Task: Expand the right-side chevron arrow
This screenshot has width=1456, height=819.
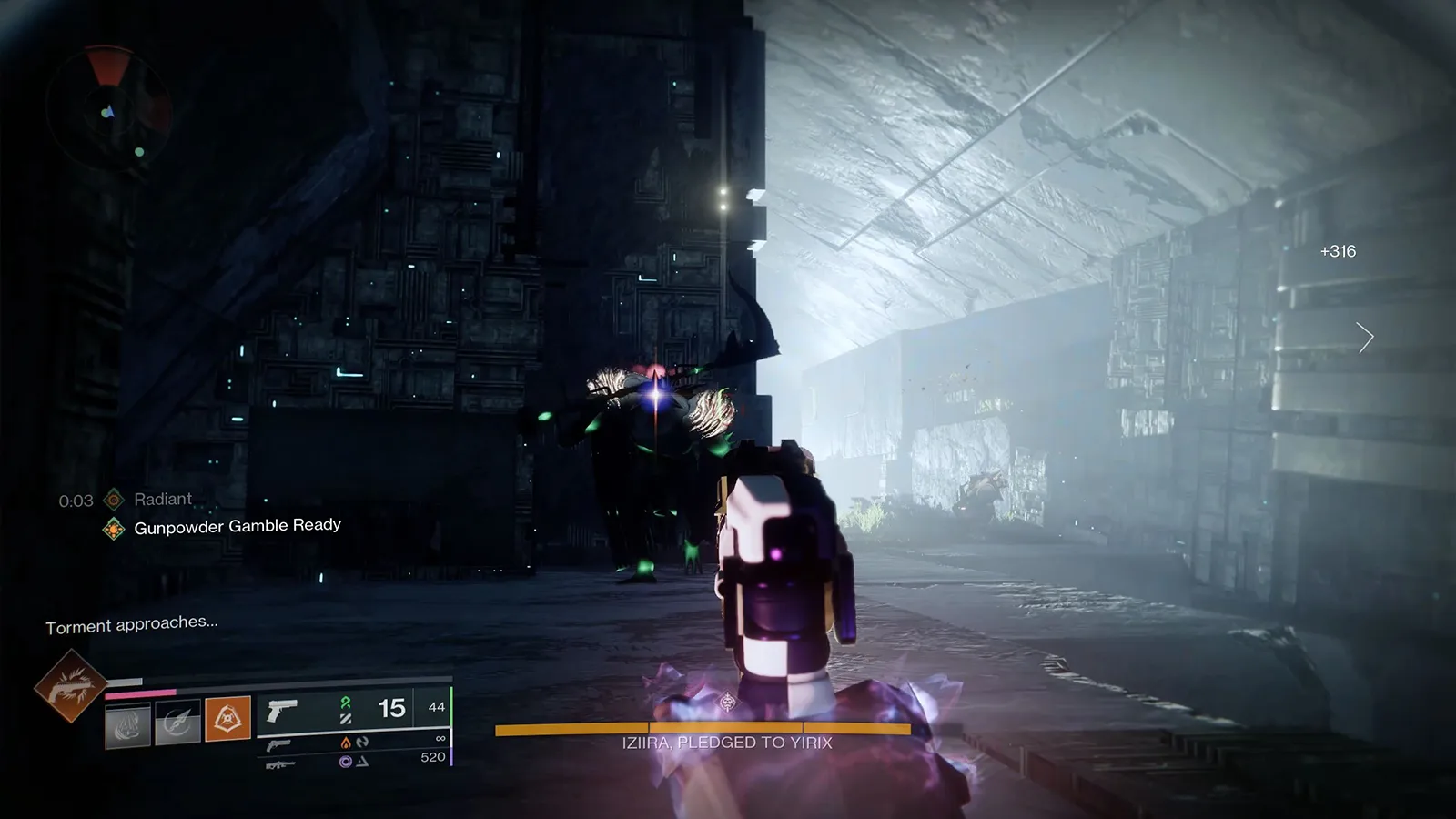Action: pos(1364,337)
